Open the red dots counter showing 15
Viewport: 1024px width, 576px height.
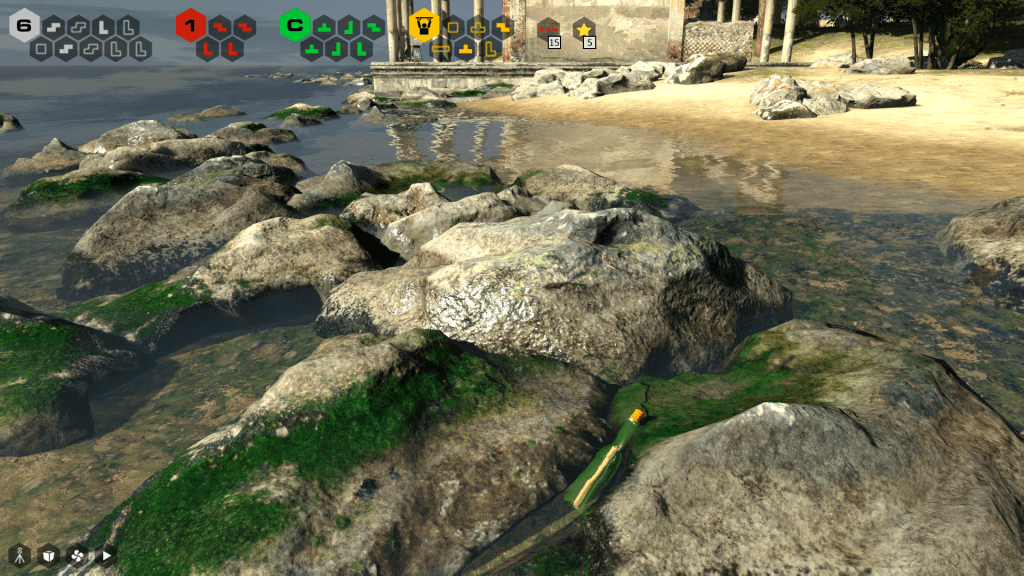tap(548, 31)
